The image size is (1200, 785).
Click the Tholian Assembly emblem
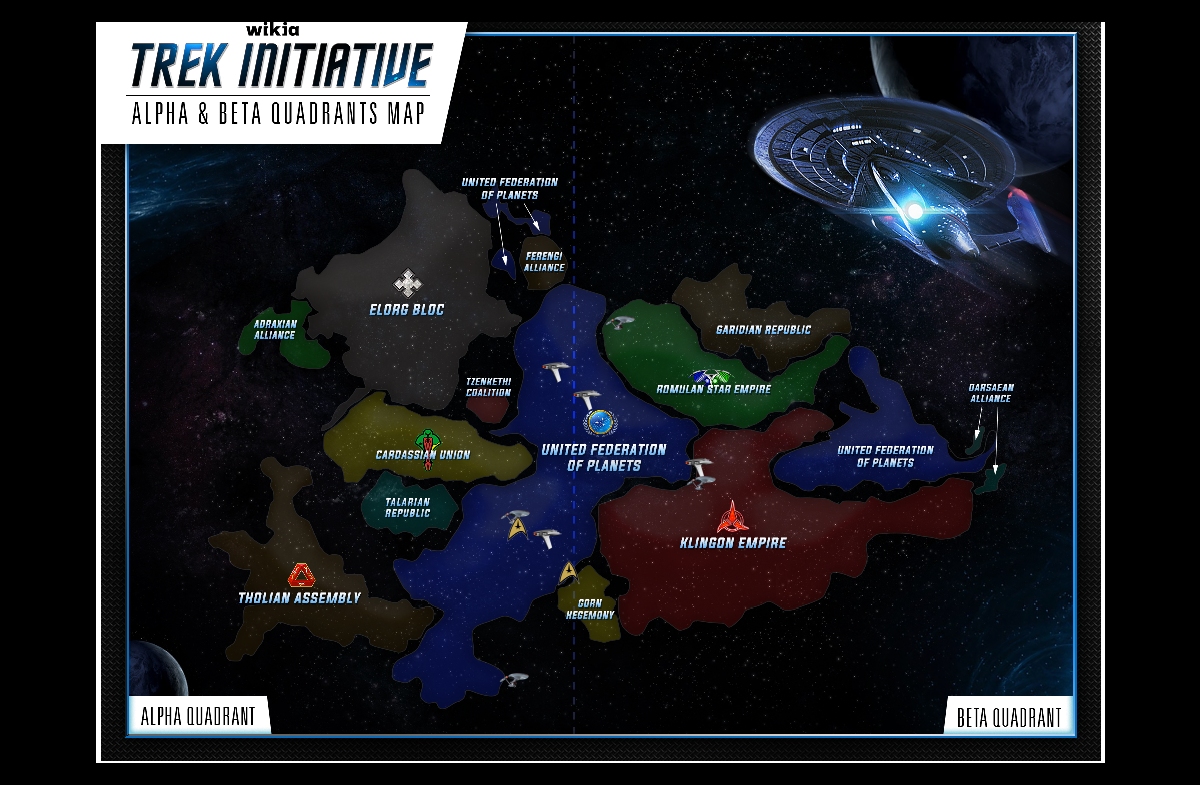301,574
